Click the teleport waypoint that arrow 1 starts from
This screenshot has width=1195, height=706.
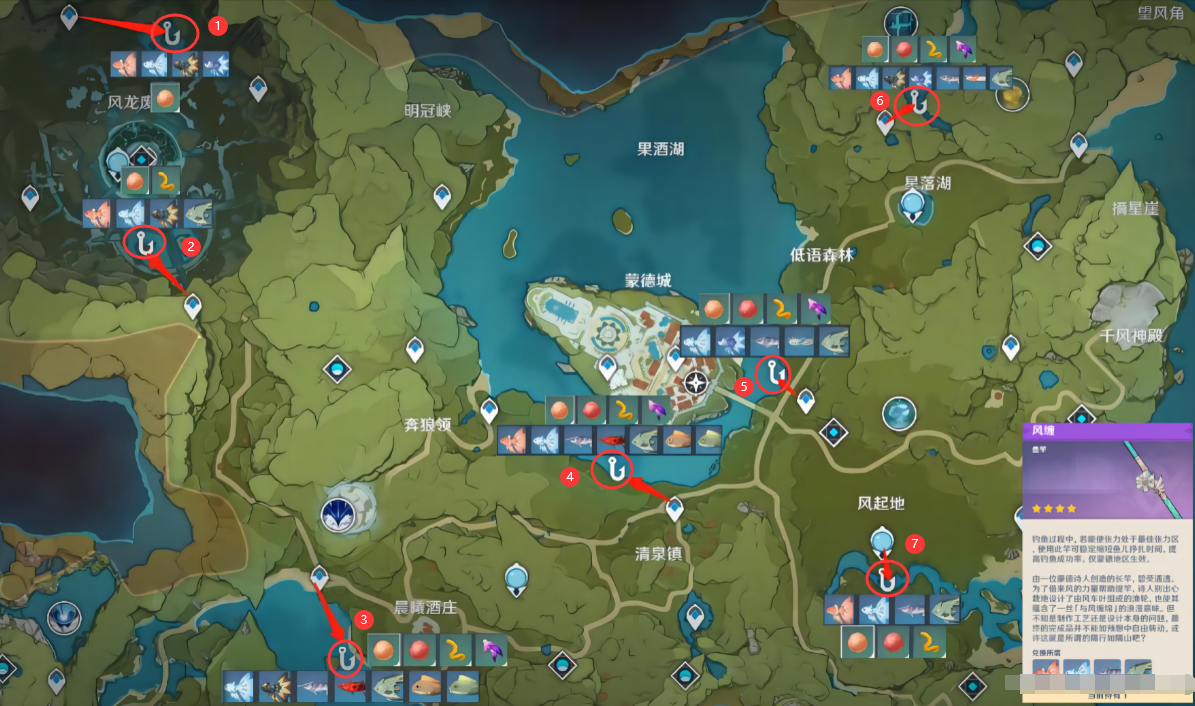coord(69,17)
